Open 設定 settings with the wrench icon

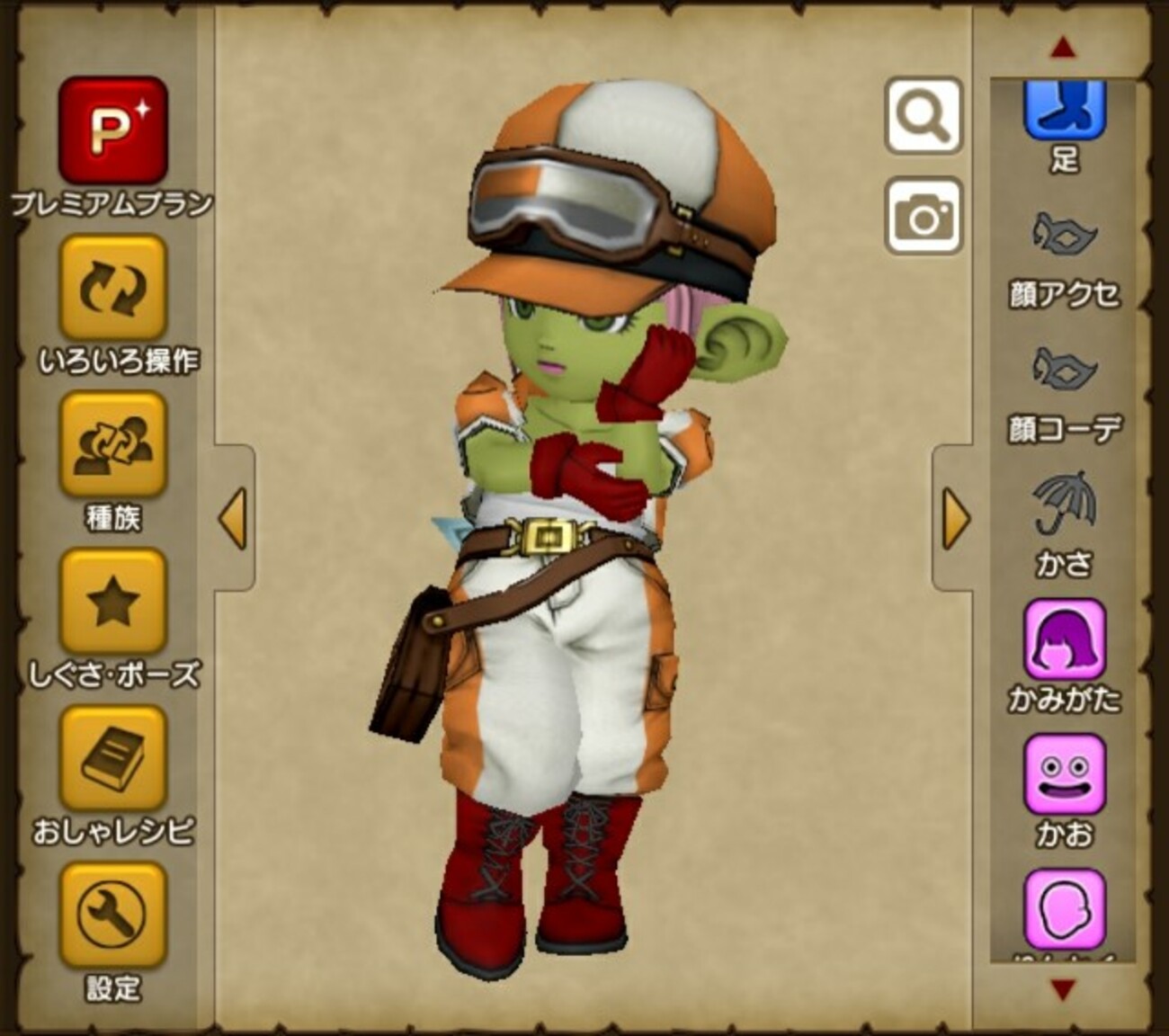coord(113,915)
